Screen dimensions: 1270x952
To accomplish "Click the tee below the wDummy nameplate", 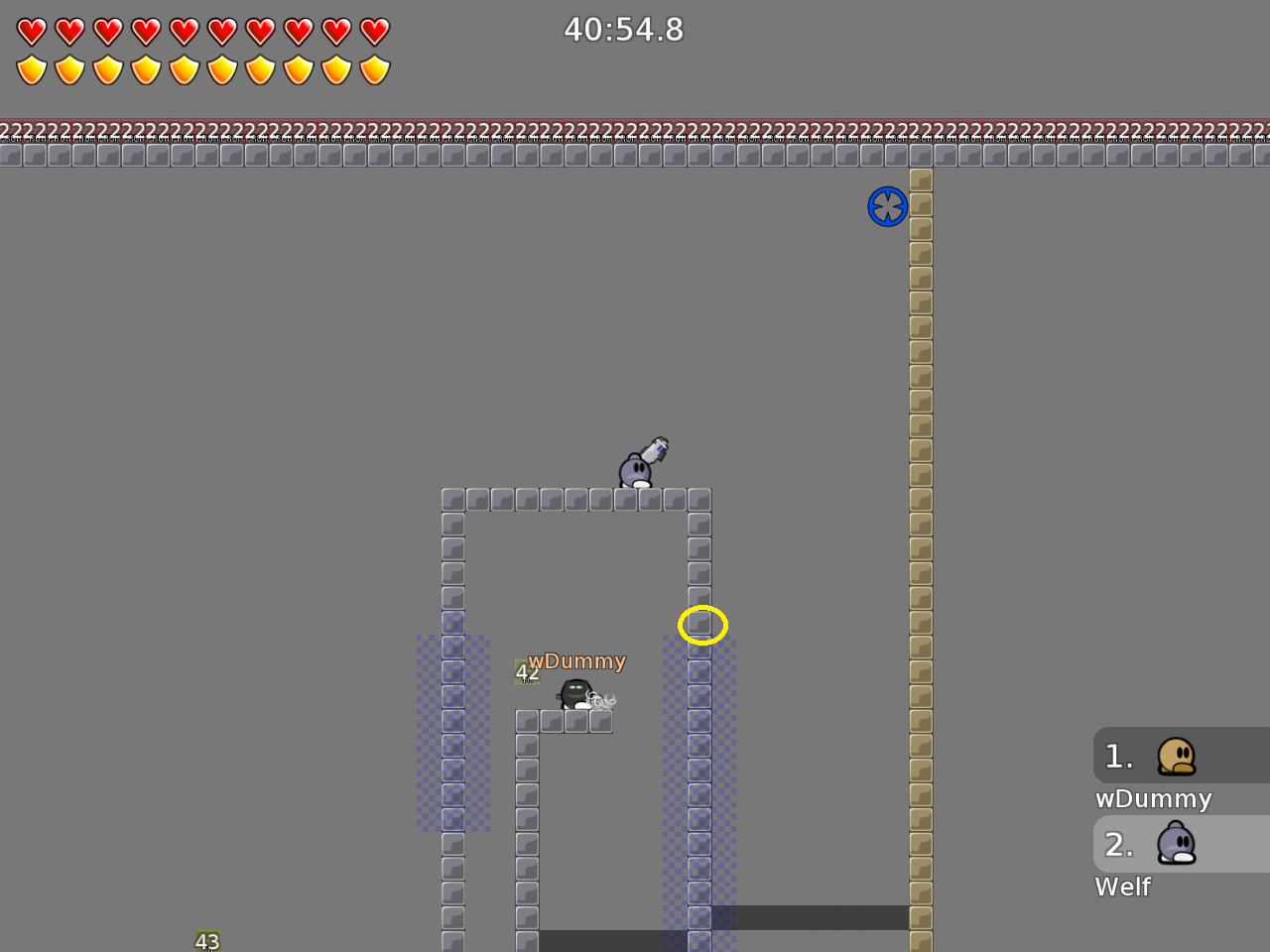I will click(573, 692).
